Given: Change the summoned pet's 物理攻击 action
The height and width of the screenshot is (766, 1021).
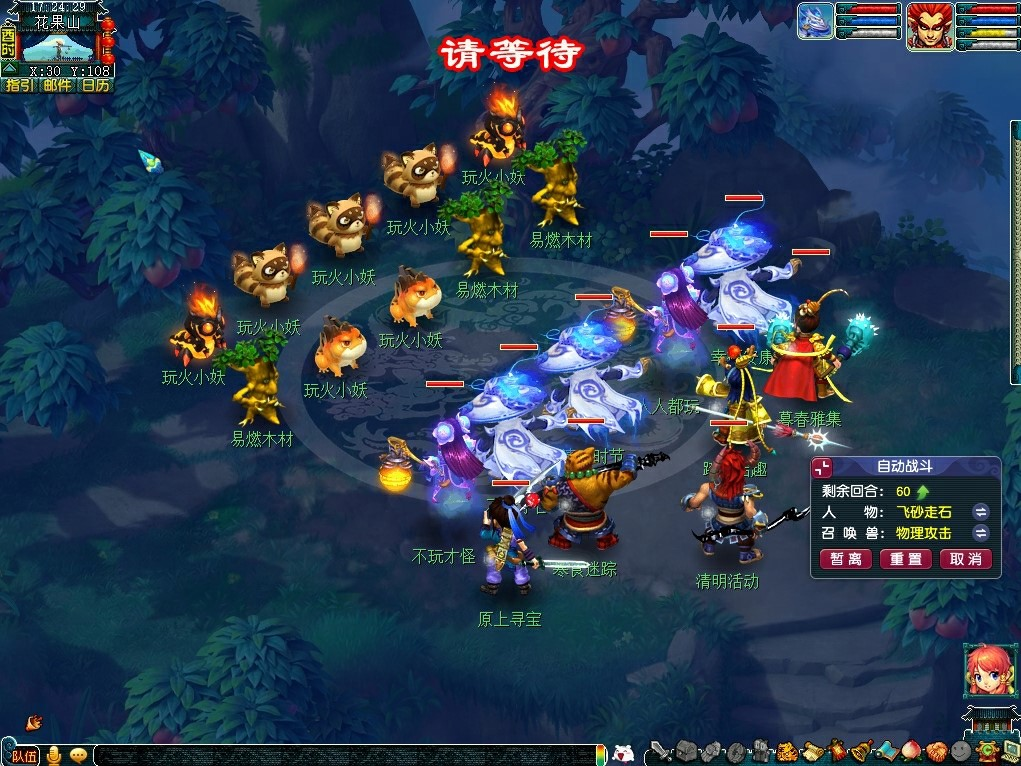Looking at the screenshot, I should pos(981,533).
